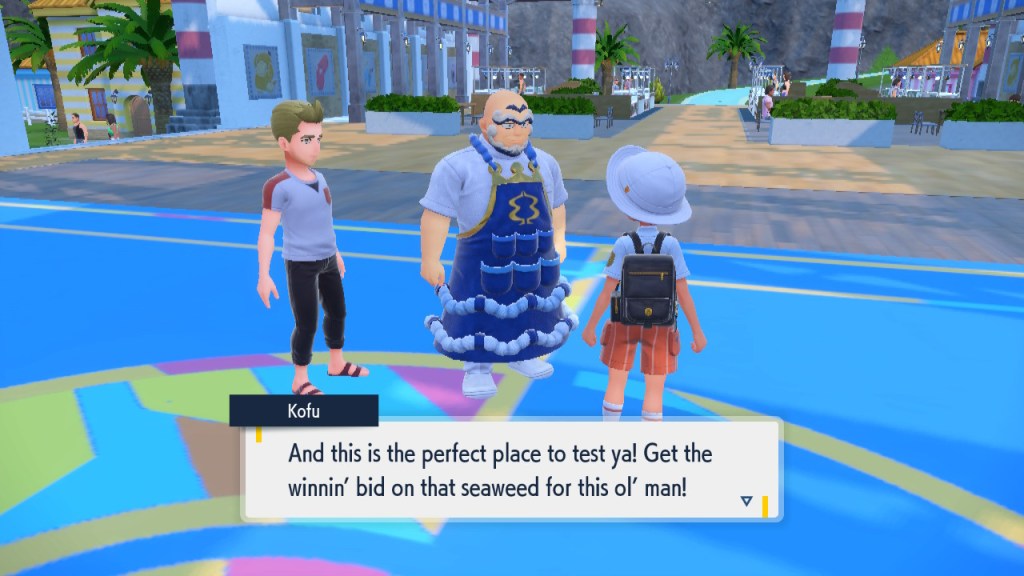The height and width of the screenshot is (576, 1024).
Task: Advance dialogue with the down-arrow indicator
Action: point(746,501)
